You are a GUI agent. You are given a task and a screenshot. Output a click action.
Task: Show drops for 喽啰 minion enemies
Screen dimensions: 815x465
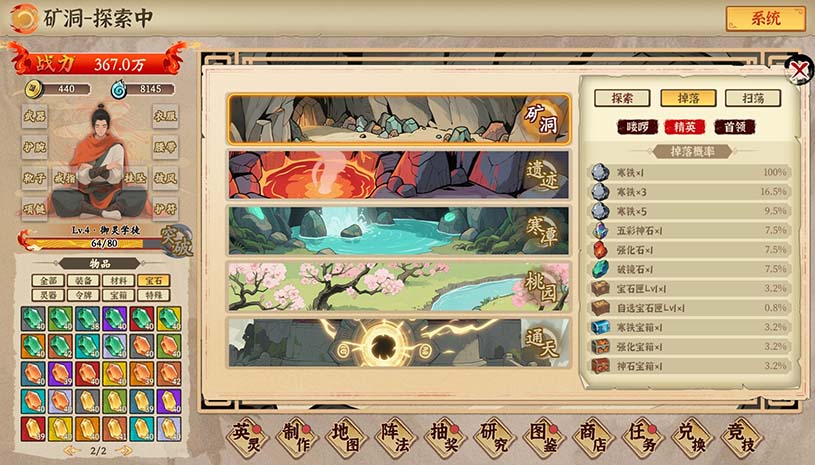point(637,126)
